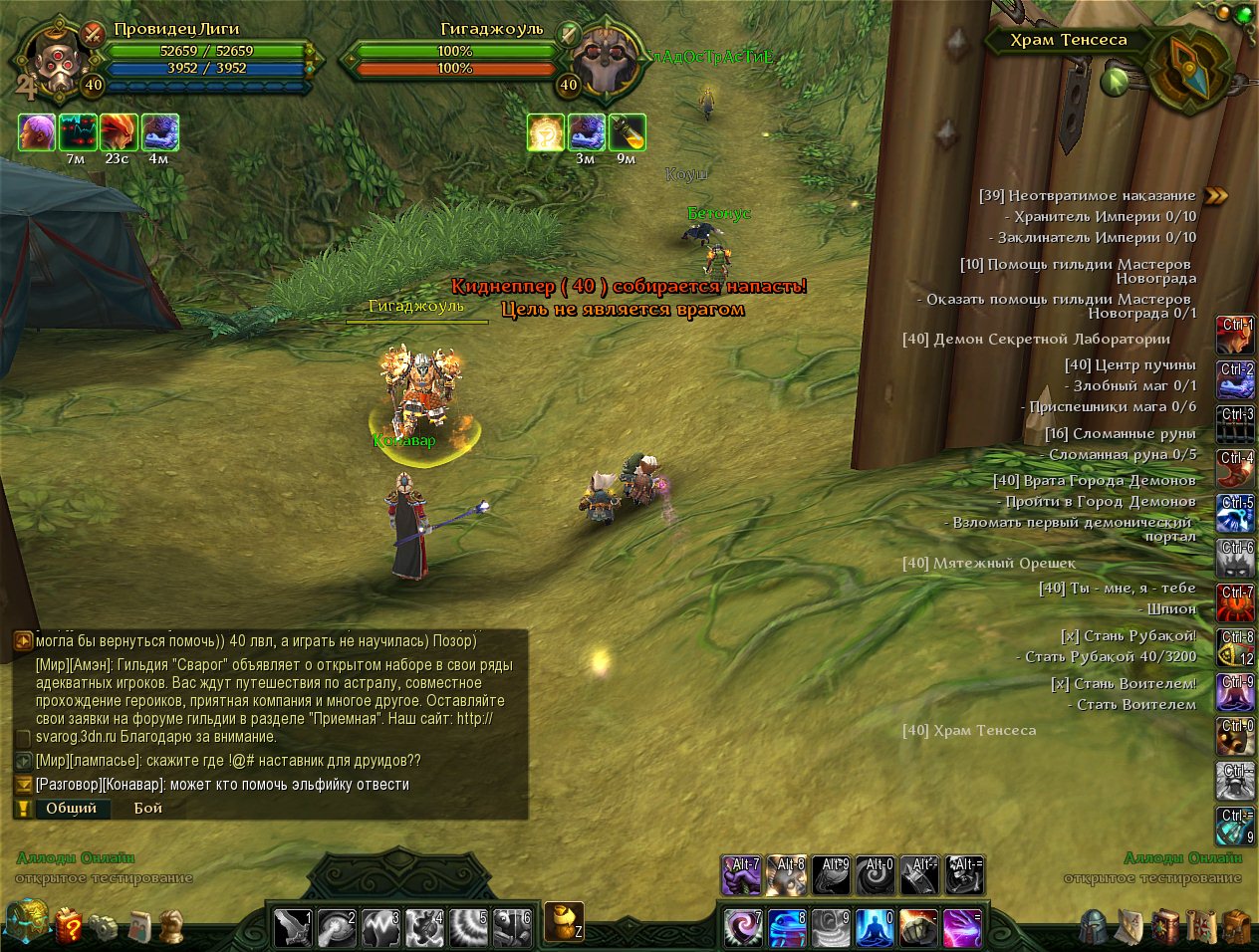Open the helmet character sheet icon
The width and height of the screenshot is (1259, 952).
[x=1094, y=926]
